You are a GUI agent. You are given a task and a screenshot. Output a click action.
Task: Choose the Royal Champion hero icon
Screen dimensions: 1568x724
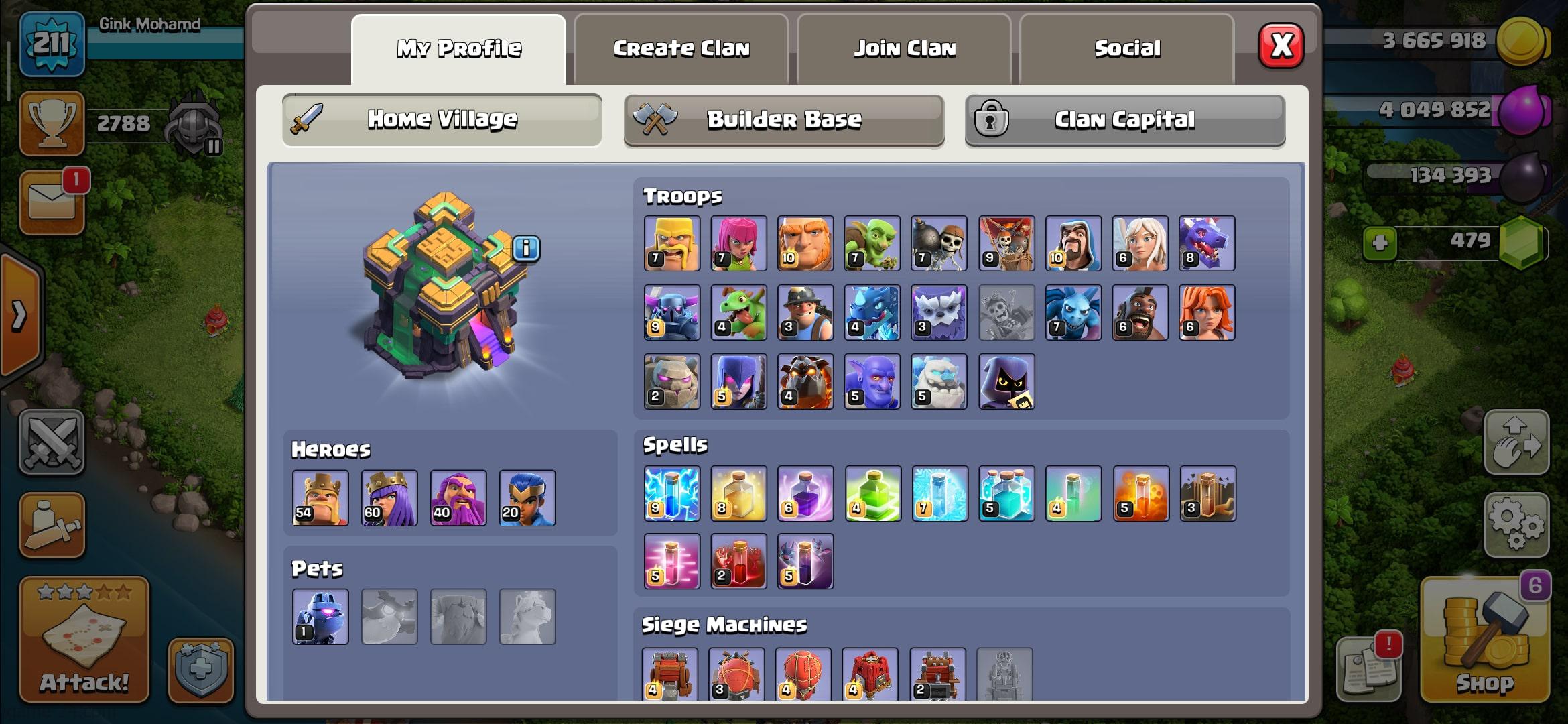point(527,497)
